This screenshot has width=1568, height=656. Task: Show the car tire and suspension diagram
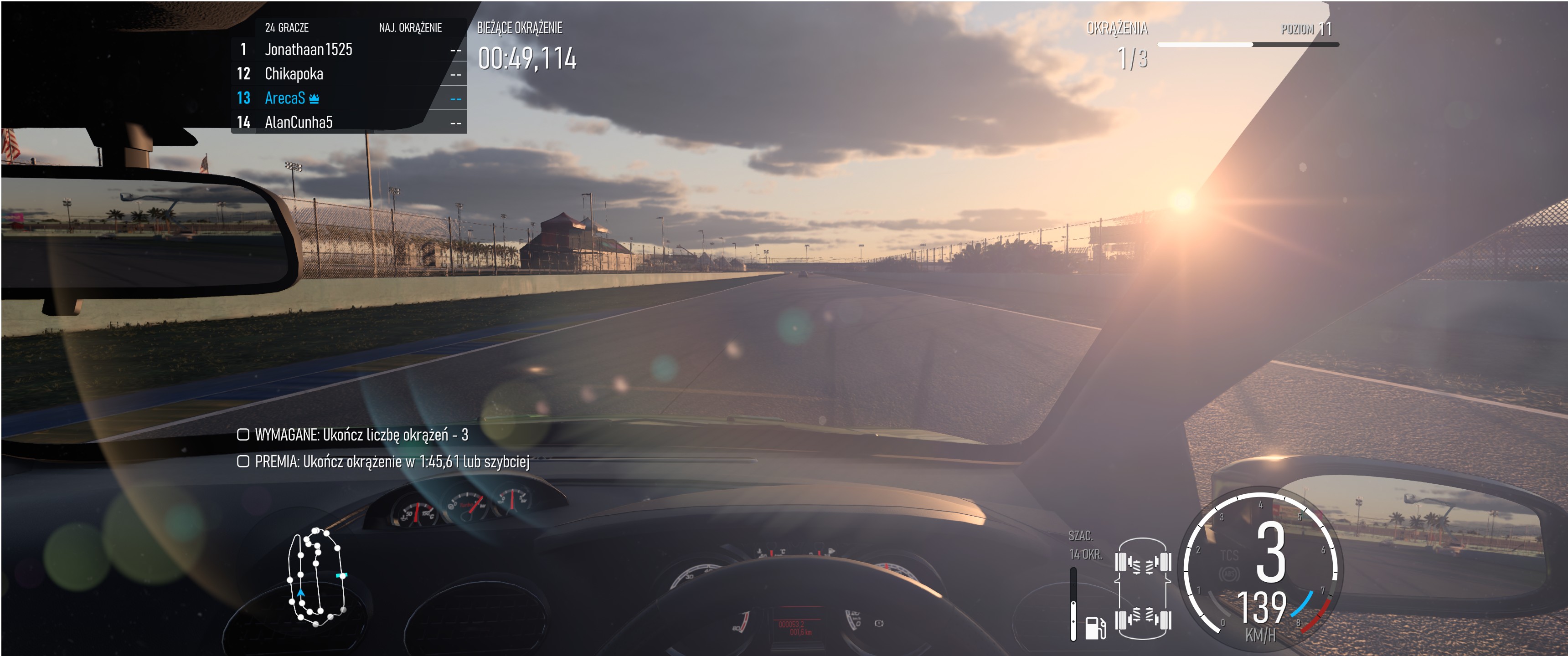coord(1143,589)
